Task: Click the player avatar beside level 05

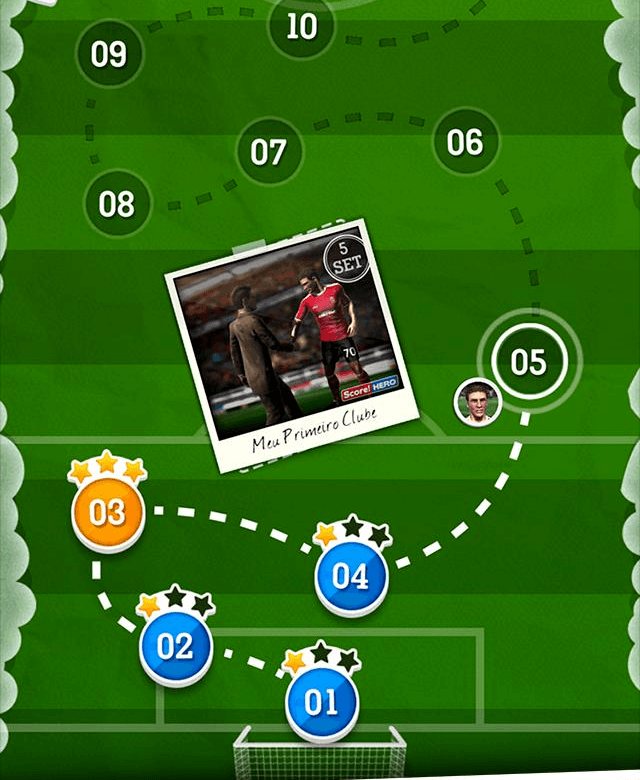Action: (476, 401)
